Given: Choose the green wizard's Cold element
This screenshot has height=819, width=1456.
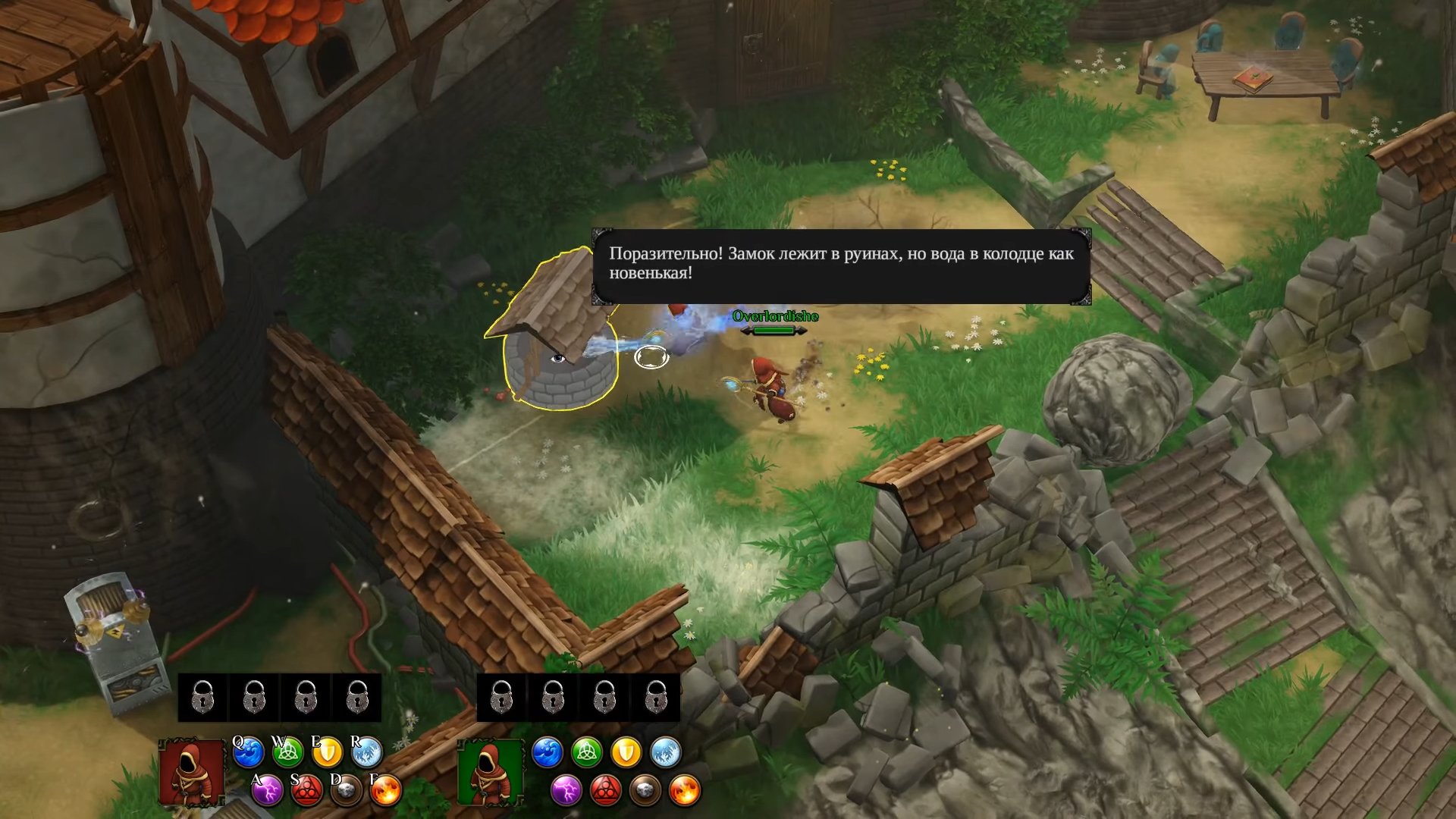Looking at the screenshot, I should pyautogui.click(x=666, y=753).
